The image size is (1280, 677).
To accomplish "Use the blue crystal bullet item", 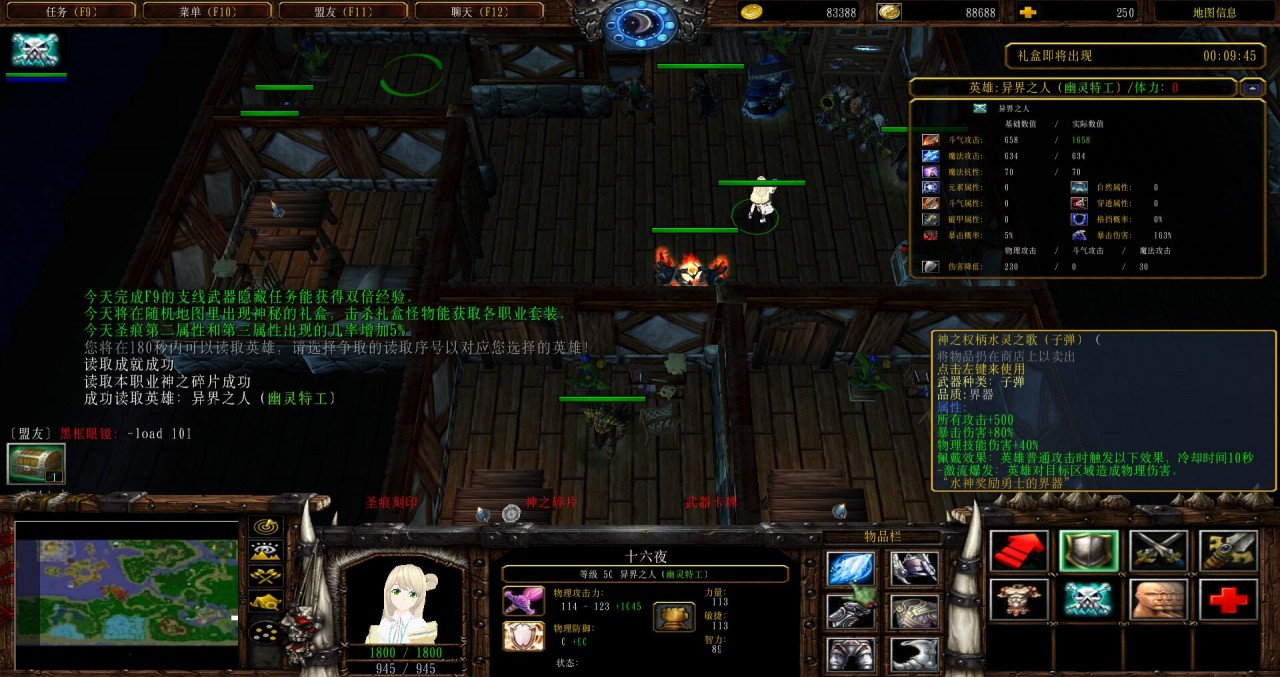I will [x=851, y=569].
